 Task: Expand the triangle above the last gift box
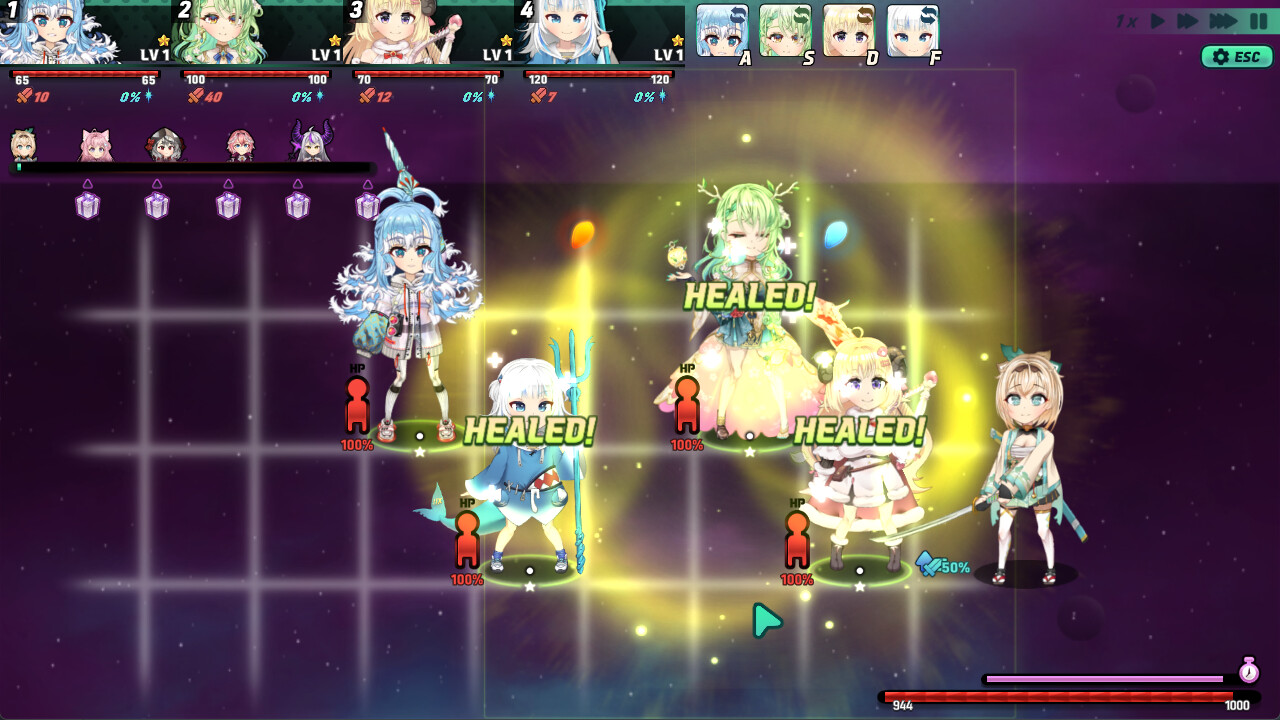click(365, 185)
